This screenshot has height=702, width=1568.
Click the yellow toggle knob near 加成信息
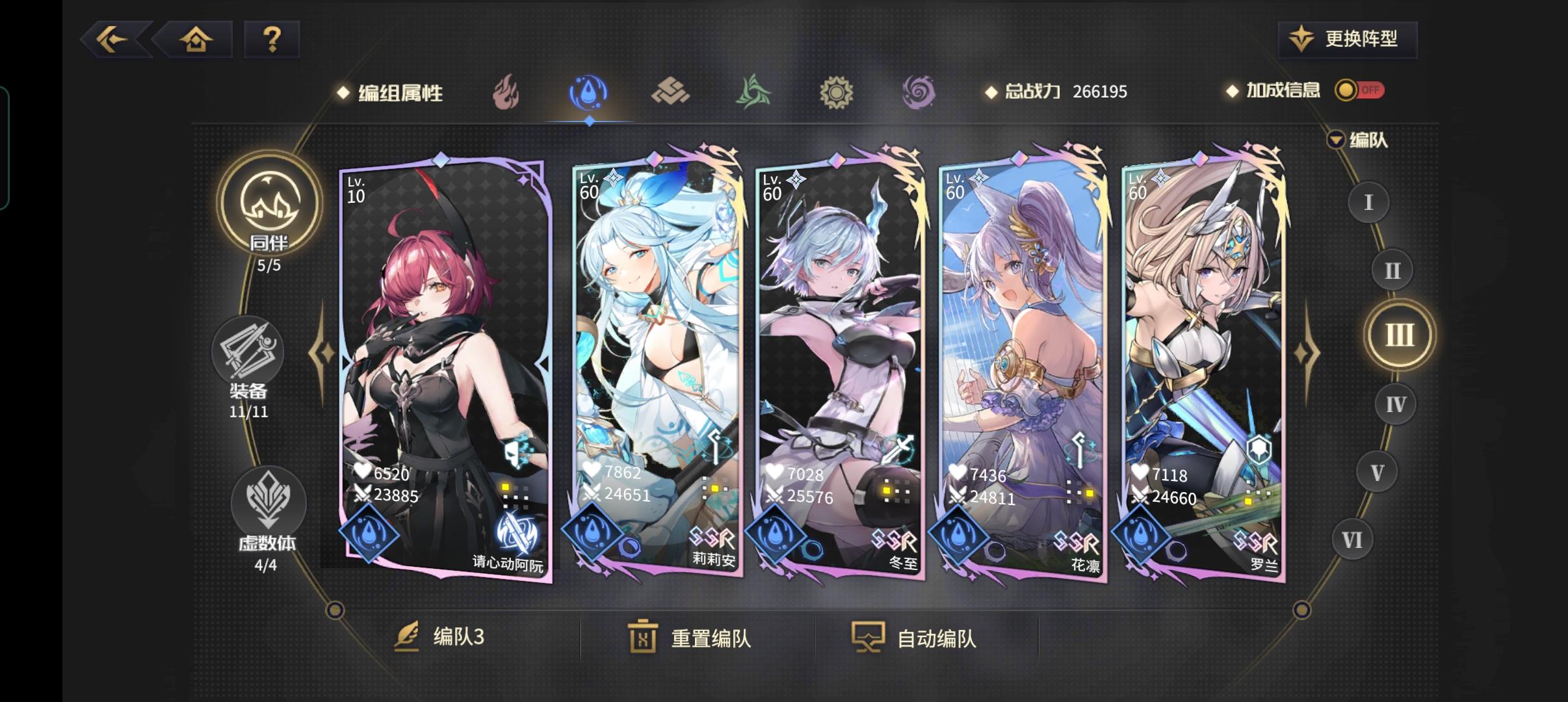(1346, 91)
